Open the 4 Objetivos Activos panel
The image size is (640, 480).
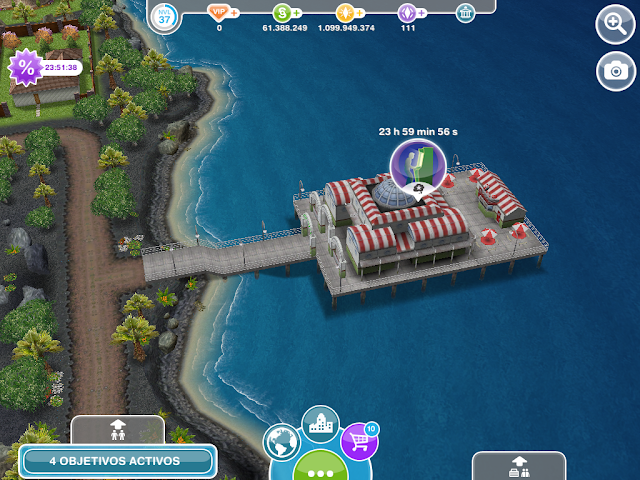click(115, 461)
